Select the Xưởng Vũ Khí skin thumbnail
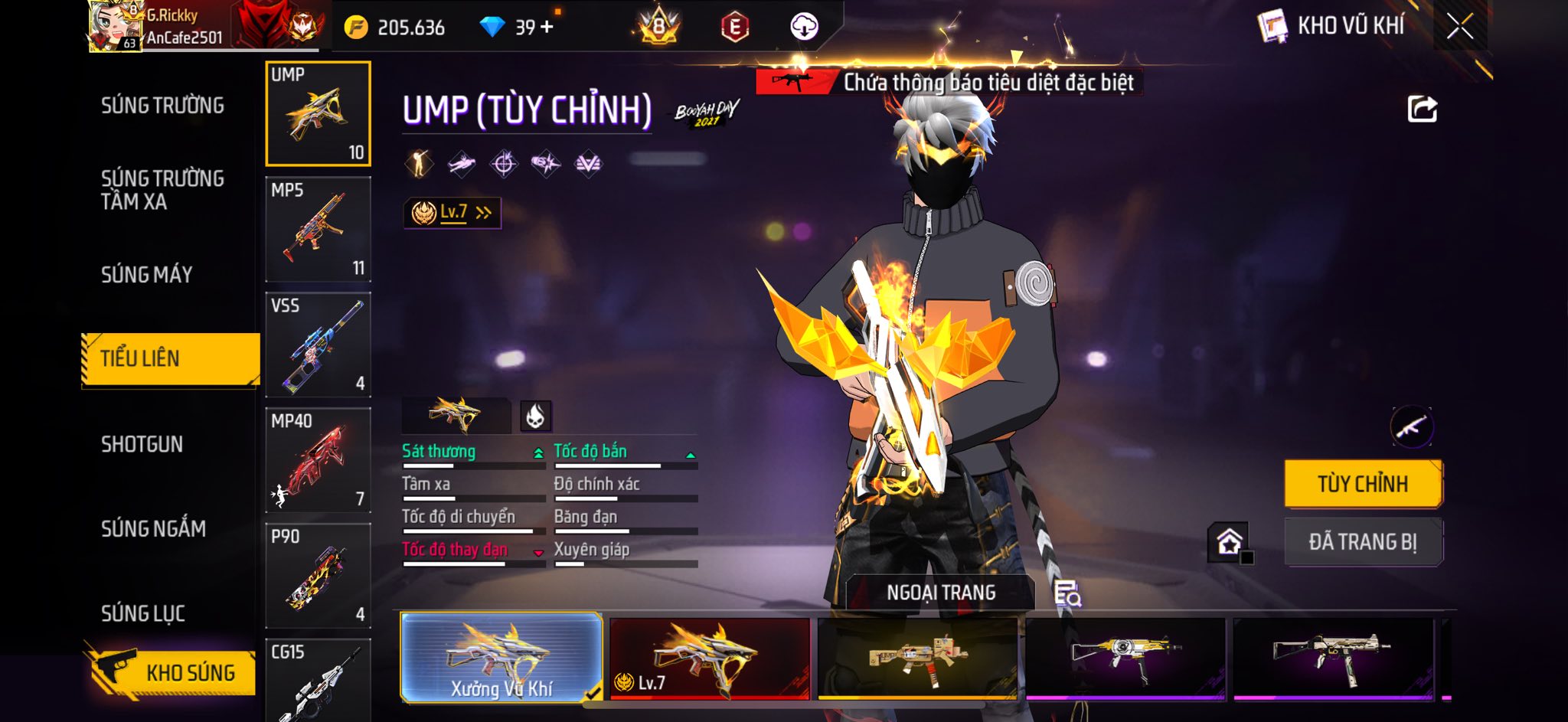Viewport: 1568px width, 722px height. point(501,658)
